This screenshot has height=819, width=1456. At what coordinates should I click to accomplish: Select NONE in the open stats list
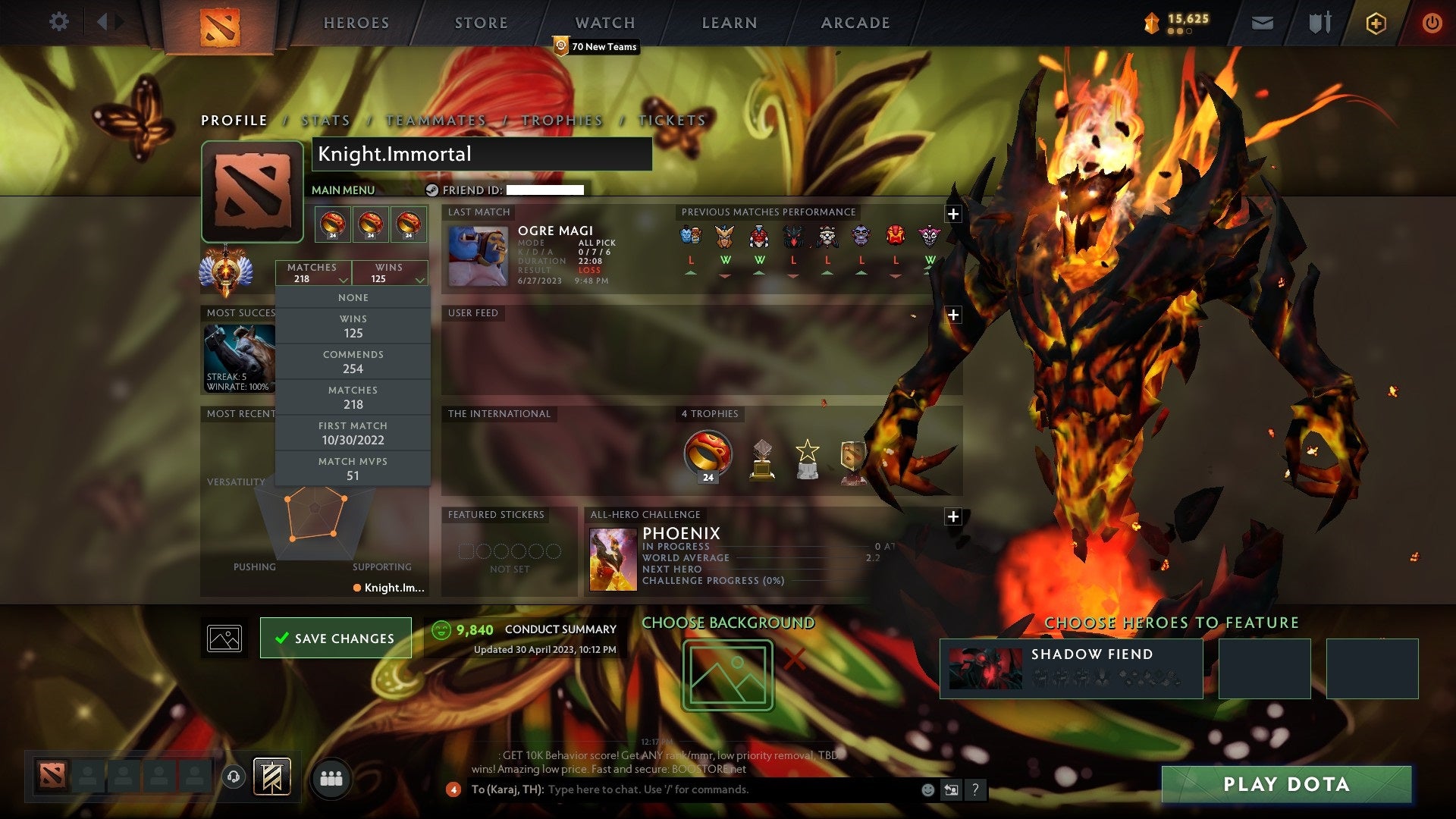(353, 297)
